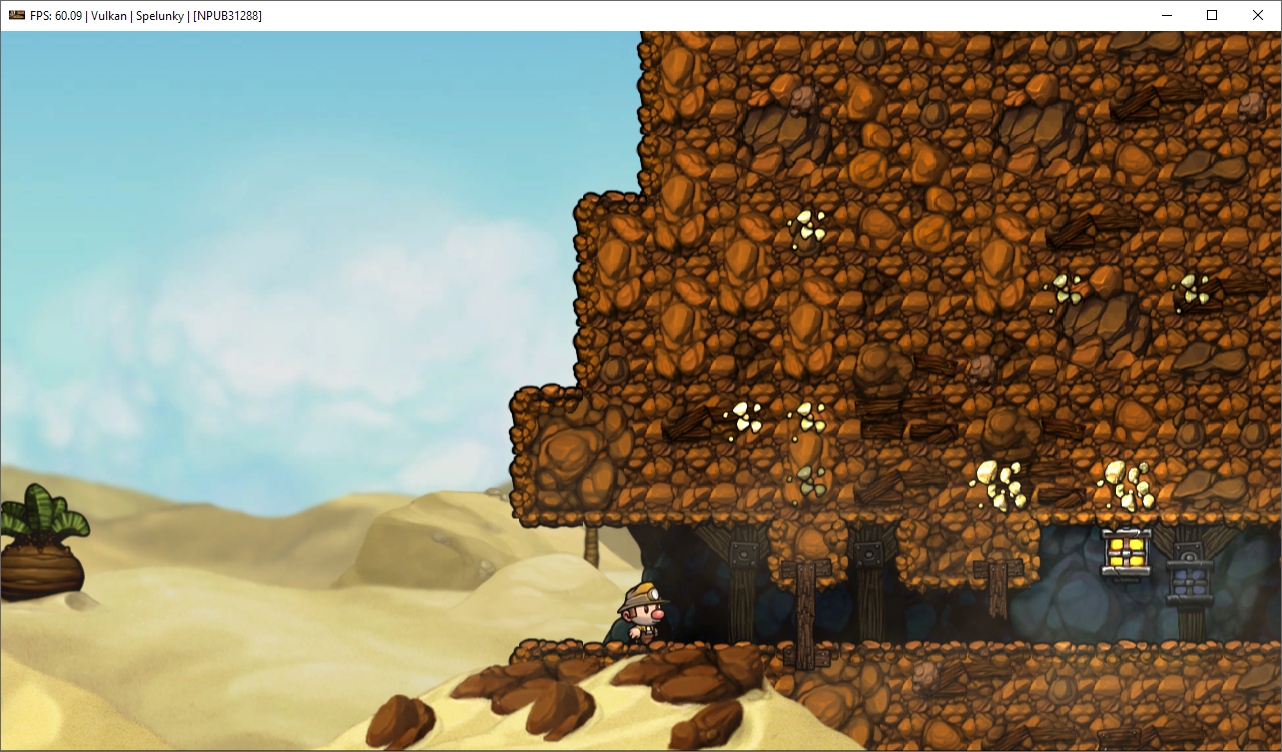
Task: Maximize the game window
Action: point(1211,15)
